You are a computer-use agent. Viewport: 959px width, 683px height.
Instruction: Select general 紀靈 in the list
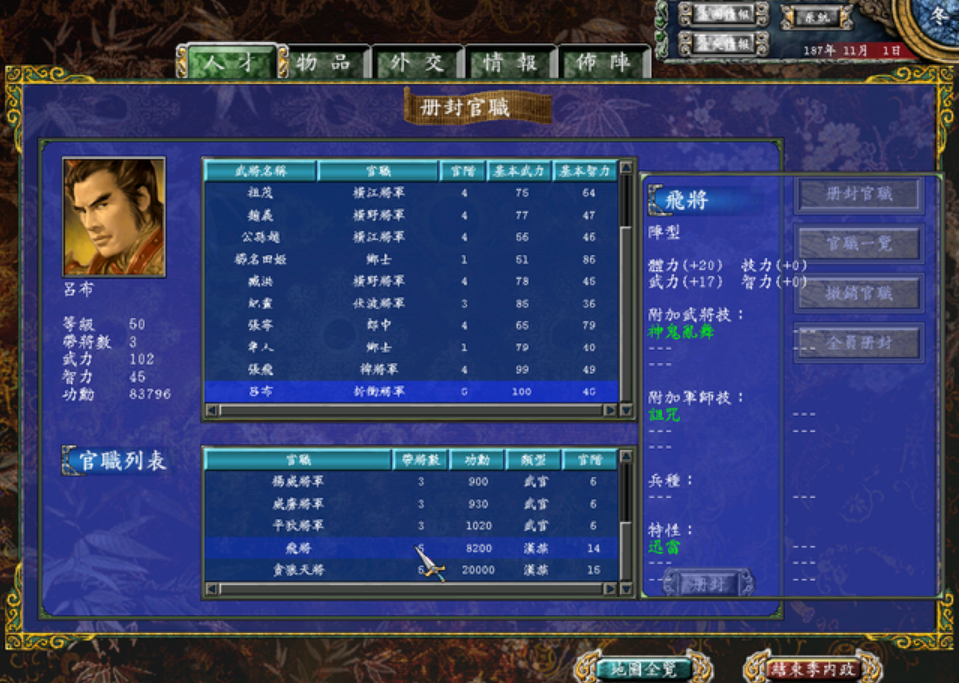pos(260,303)
